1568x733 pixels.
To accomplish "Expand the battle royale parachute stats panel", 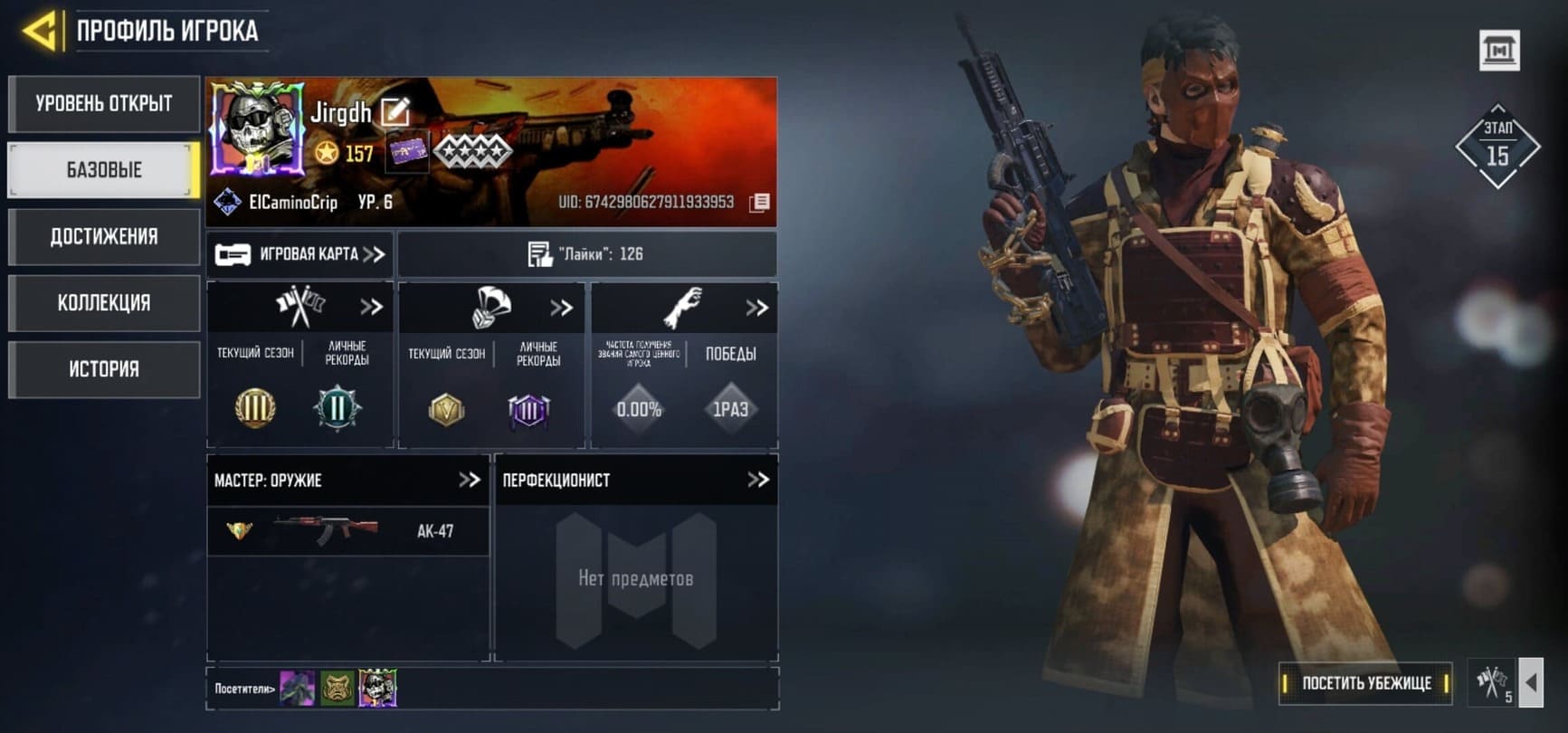I will (x=562, y=308).
